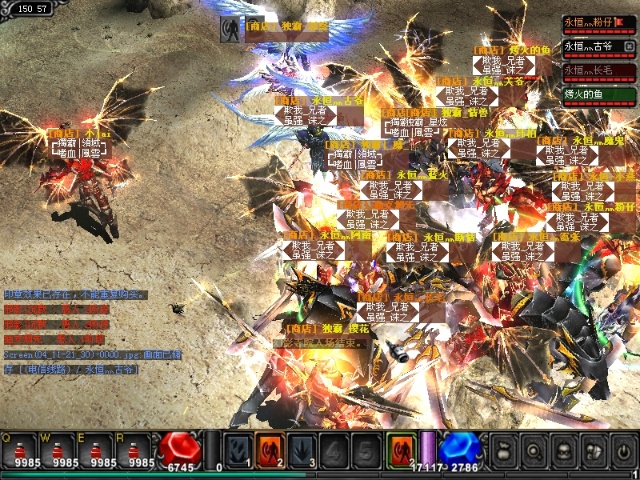This screenshot has height=480, width=640.
Task: Select party member 永恒长毛
Action: tap(598, 70)
